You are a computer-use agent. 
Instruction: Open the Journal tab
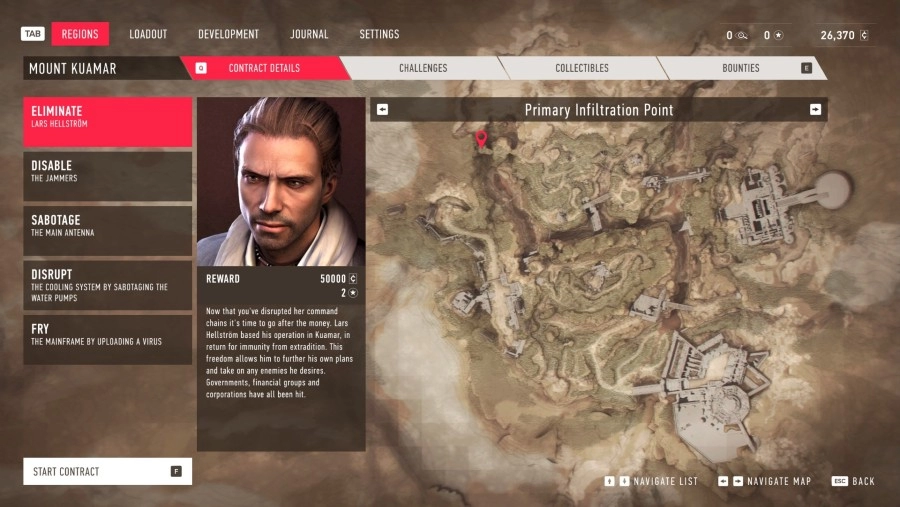click(x=309, y=34)
